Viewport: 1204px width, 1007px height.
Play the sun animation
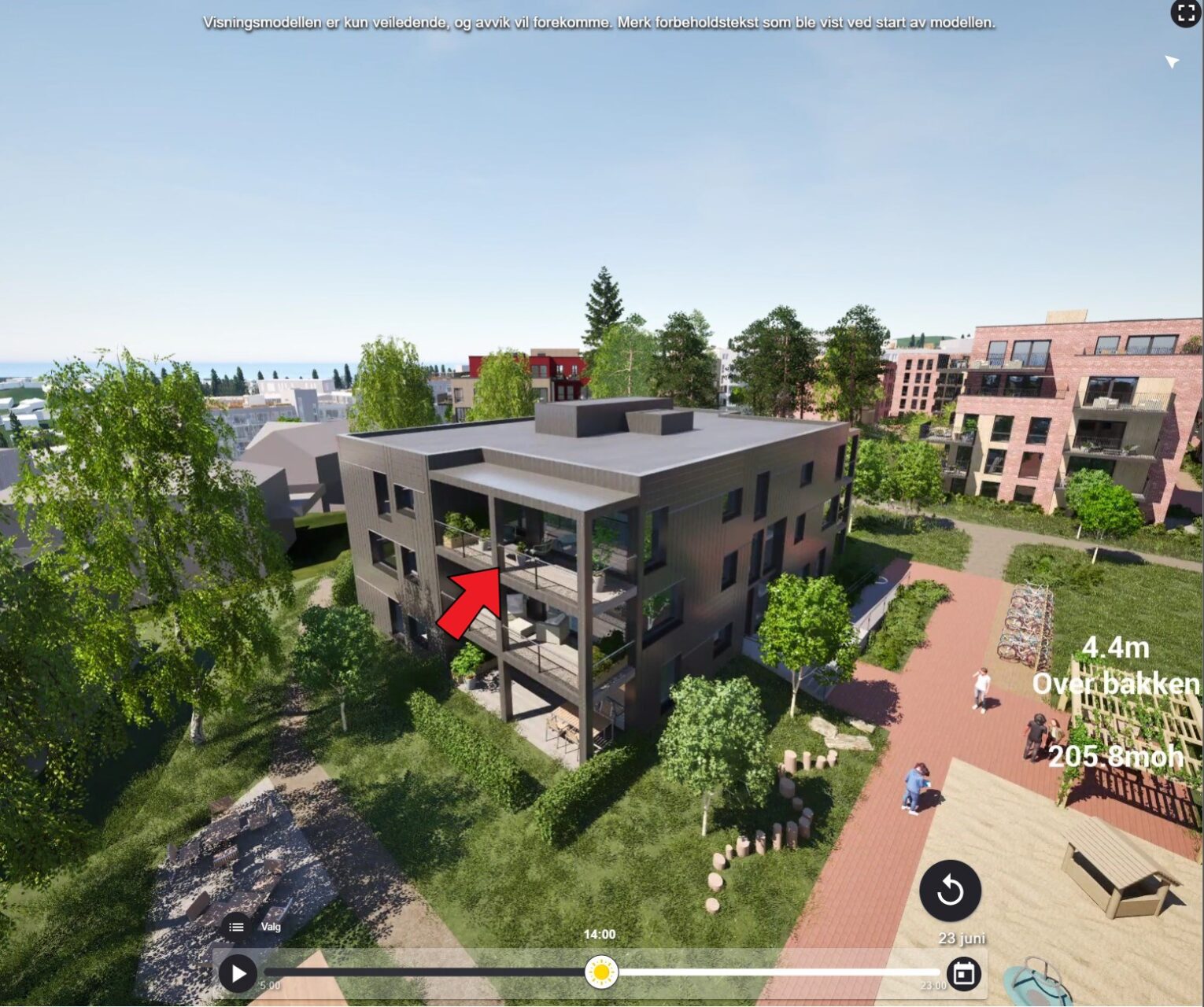238,973
